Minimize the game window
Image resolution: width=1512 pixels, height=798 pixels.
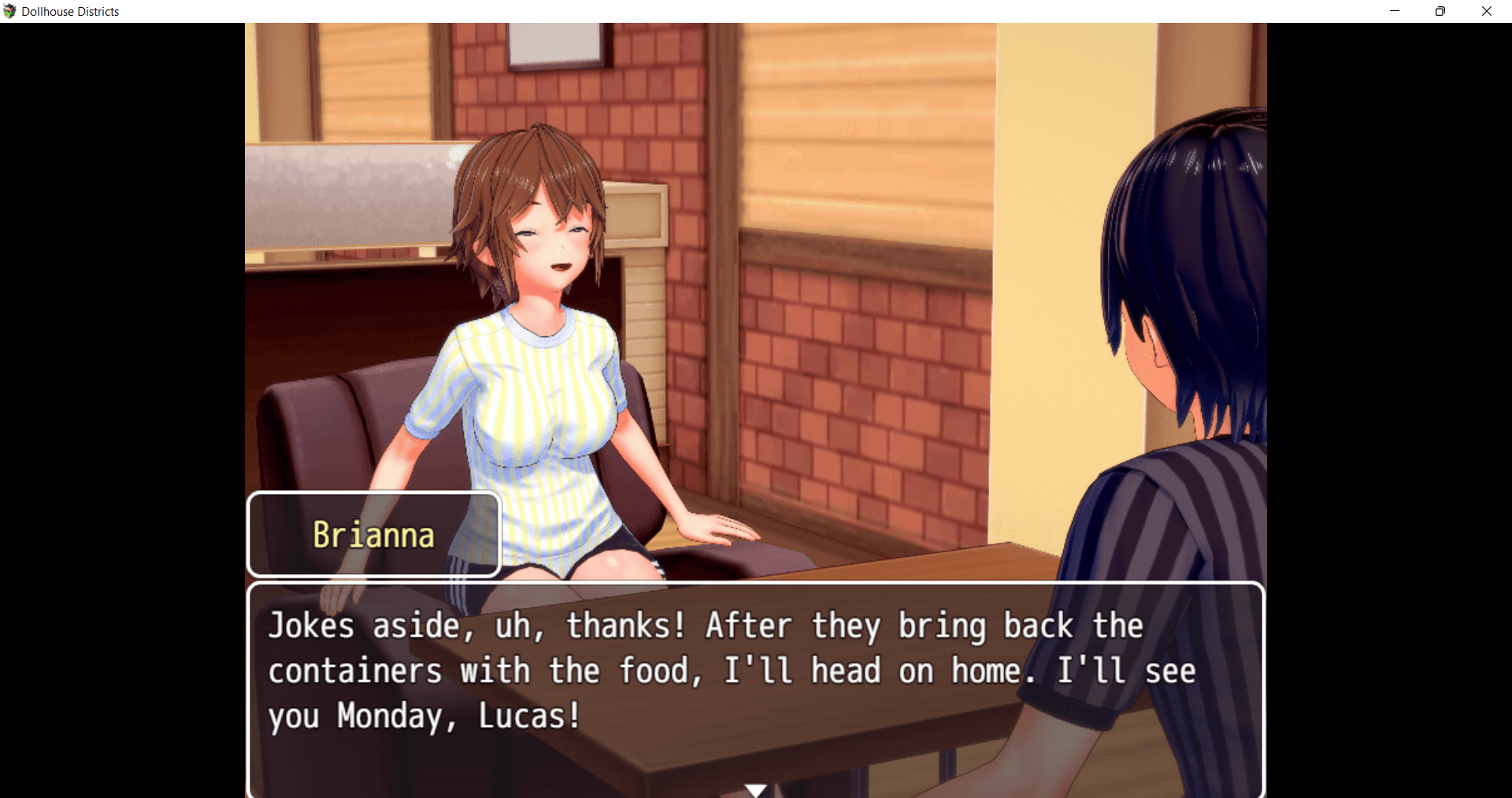coord(1395,11)
